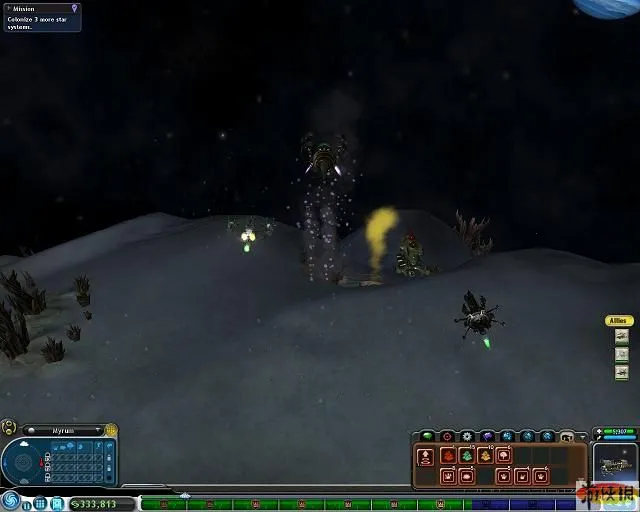640x512 pixels.
Task: Switch to the purple colonization tools tab
Action: pos(487,437)
